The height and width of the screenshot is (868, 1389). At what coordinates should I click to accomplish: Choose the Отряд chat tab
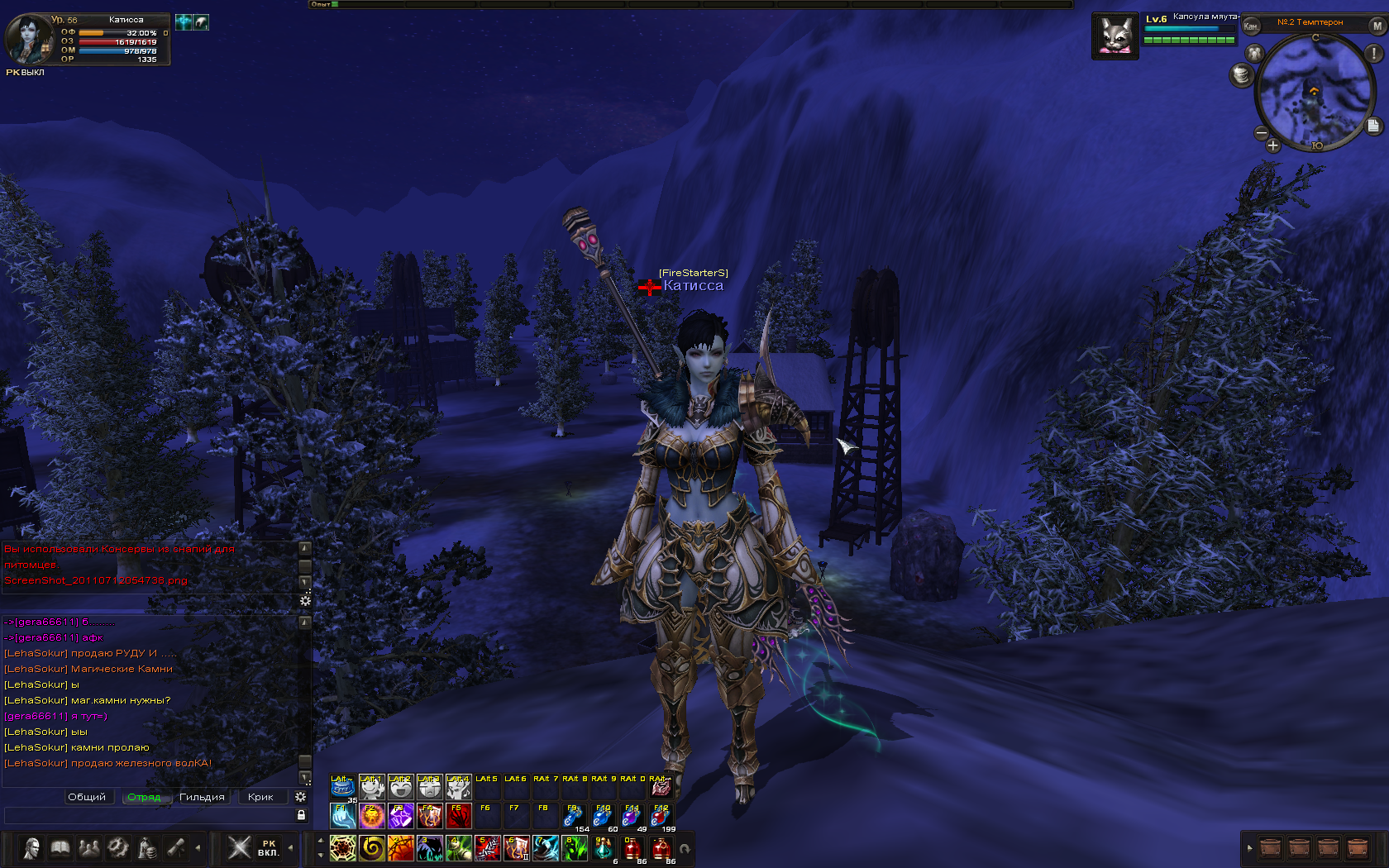point(145,797)
